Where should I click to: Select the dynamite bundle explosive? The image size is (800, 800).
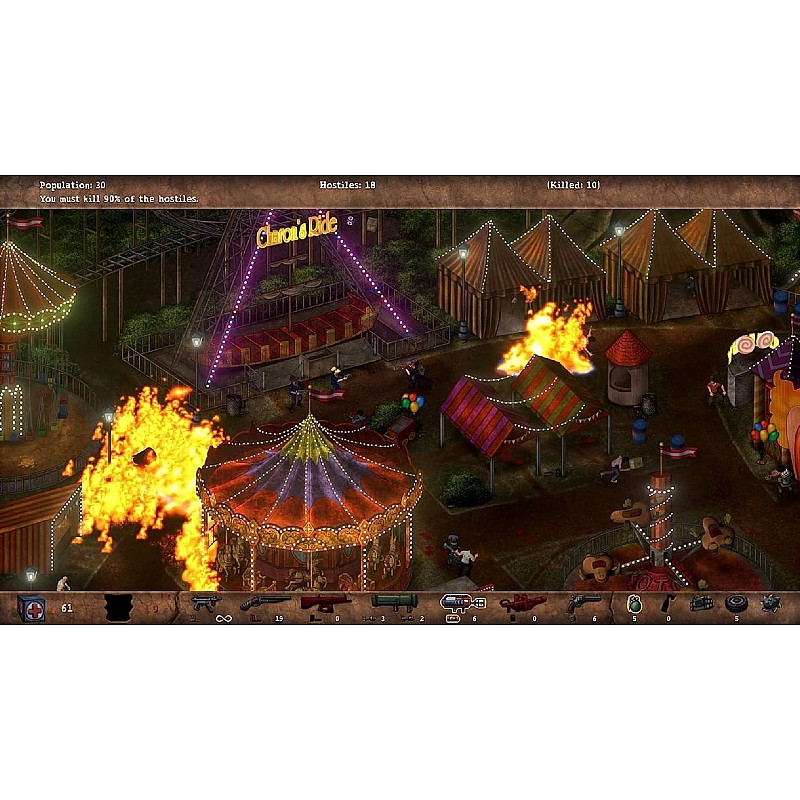(702, 603)
